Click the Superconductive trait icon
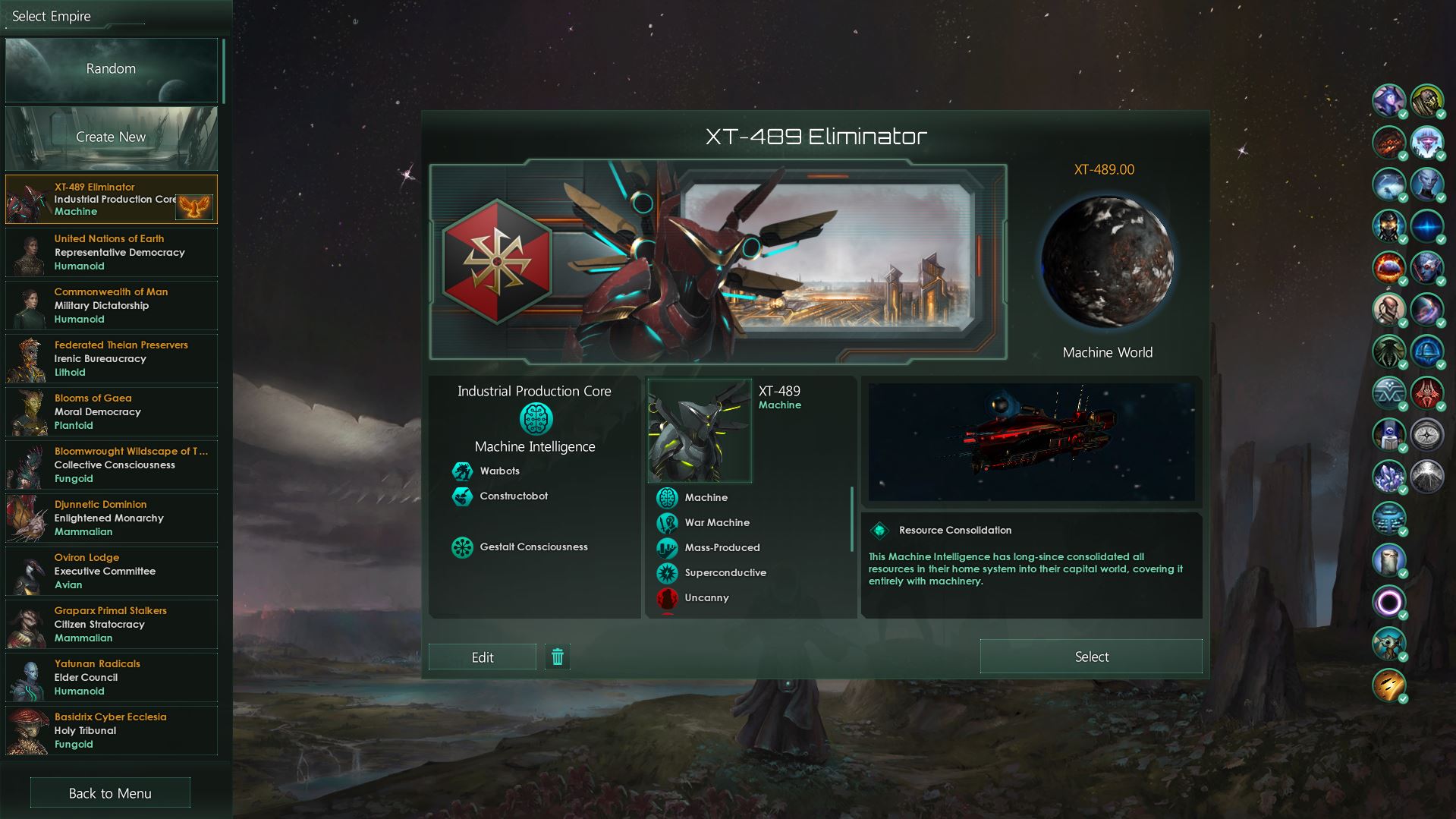Screen dimensions: 1456x819 [666, 572]
